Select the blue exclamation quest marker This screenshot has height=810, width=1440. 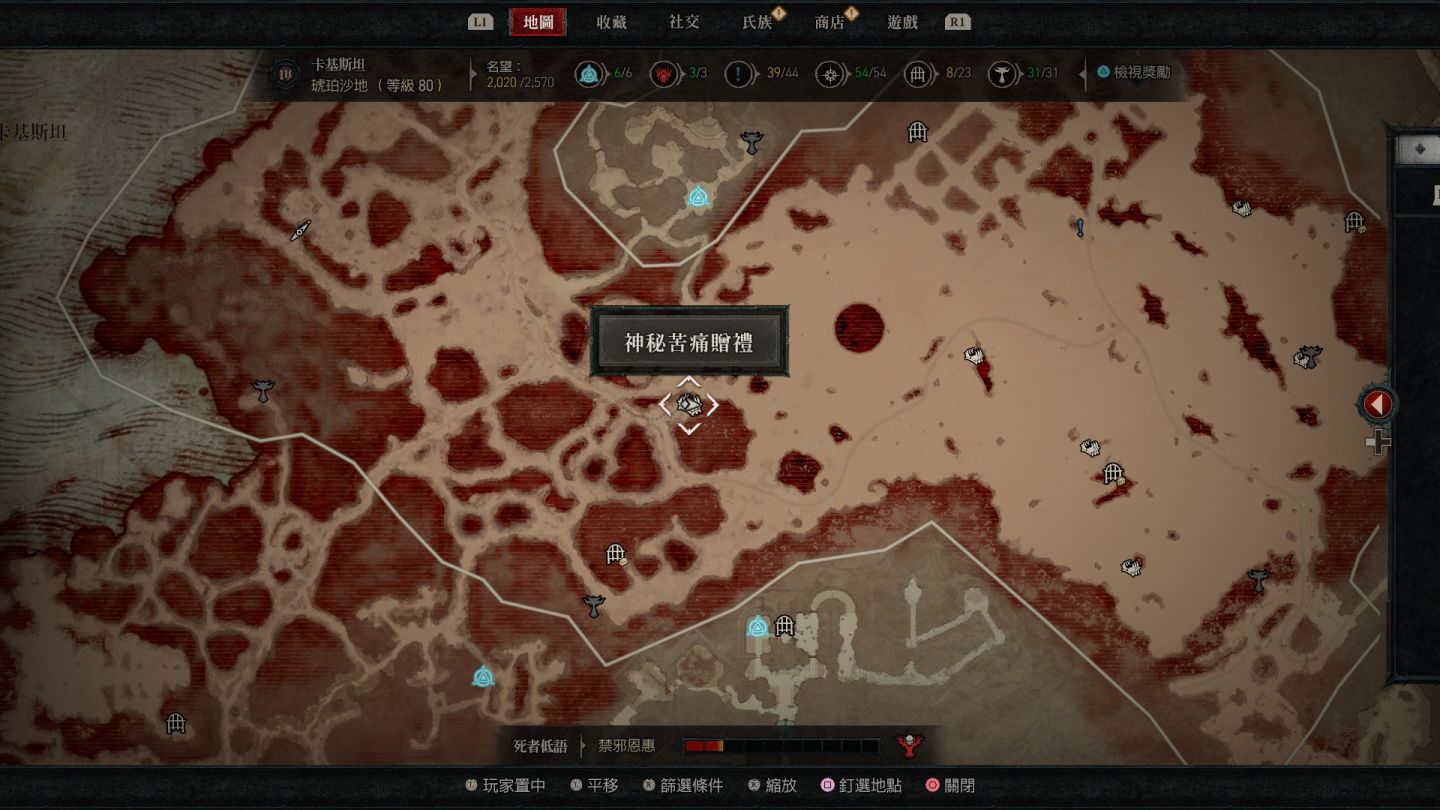tap(1080, 228)
